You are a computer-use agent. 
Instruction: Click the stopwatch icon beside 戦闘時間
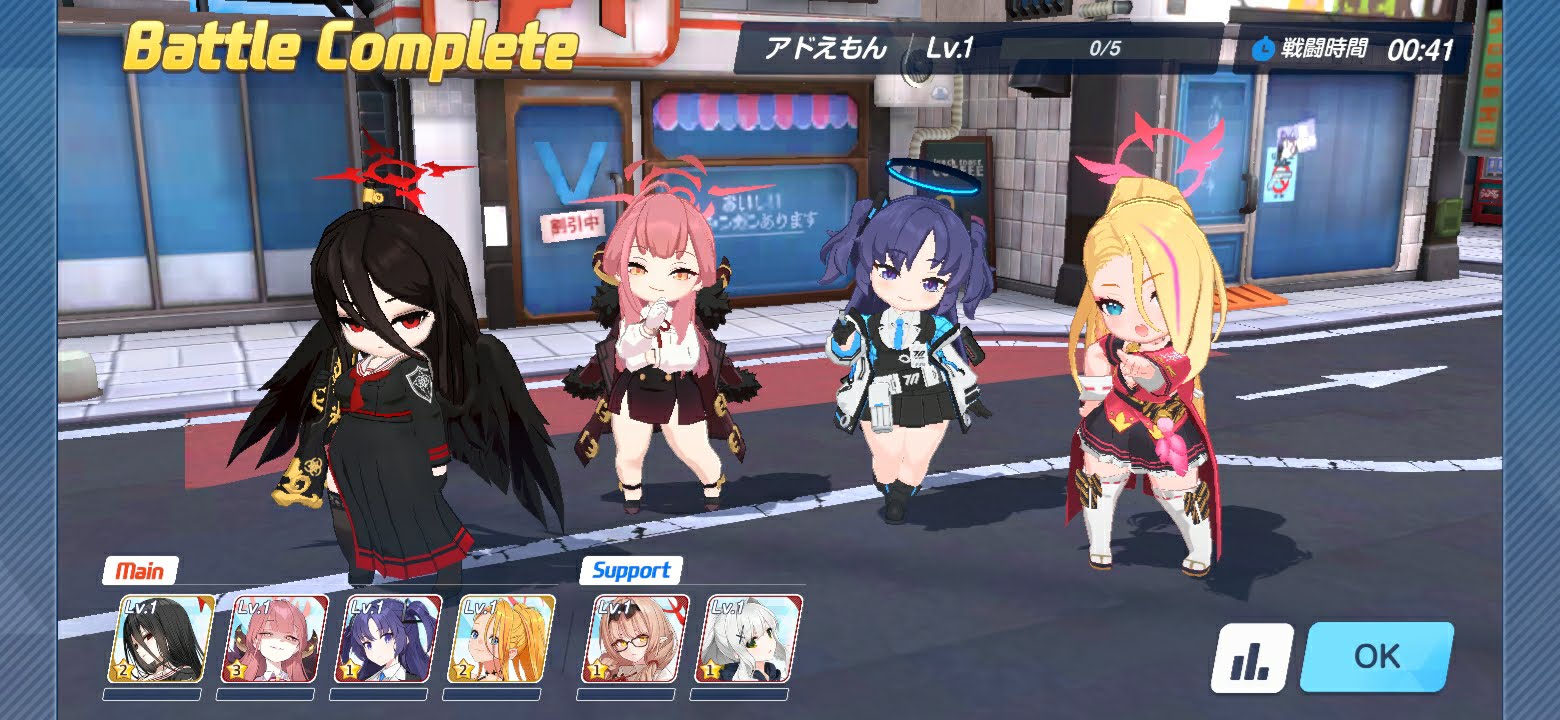click(x=1264, y=46)
